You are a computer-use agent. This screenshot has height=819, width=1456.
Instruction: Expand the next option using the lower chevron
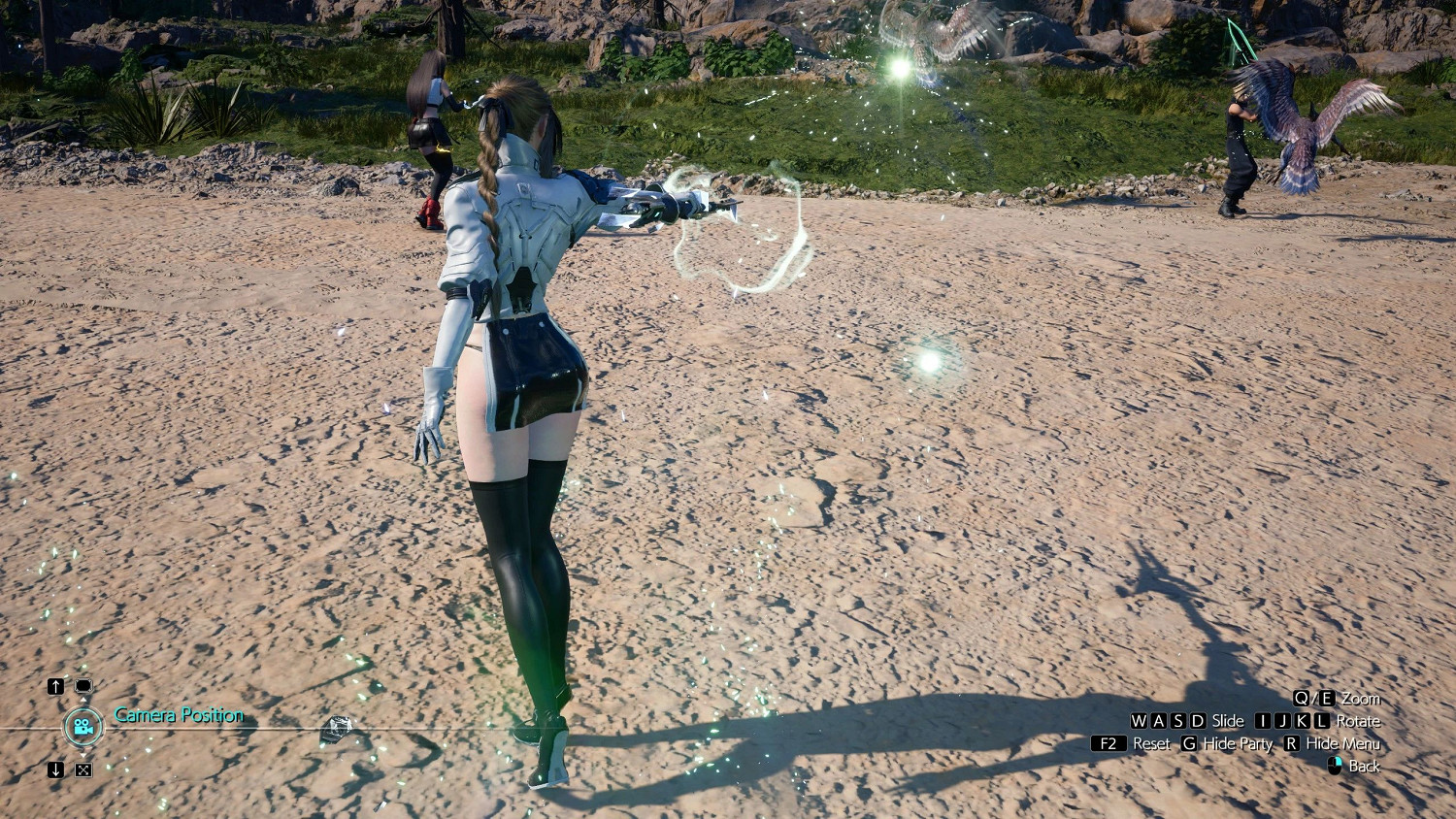[x=83, y=755]
